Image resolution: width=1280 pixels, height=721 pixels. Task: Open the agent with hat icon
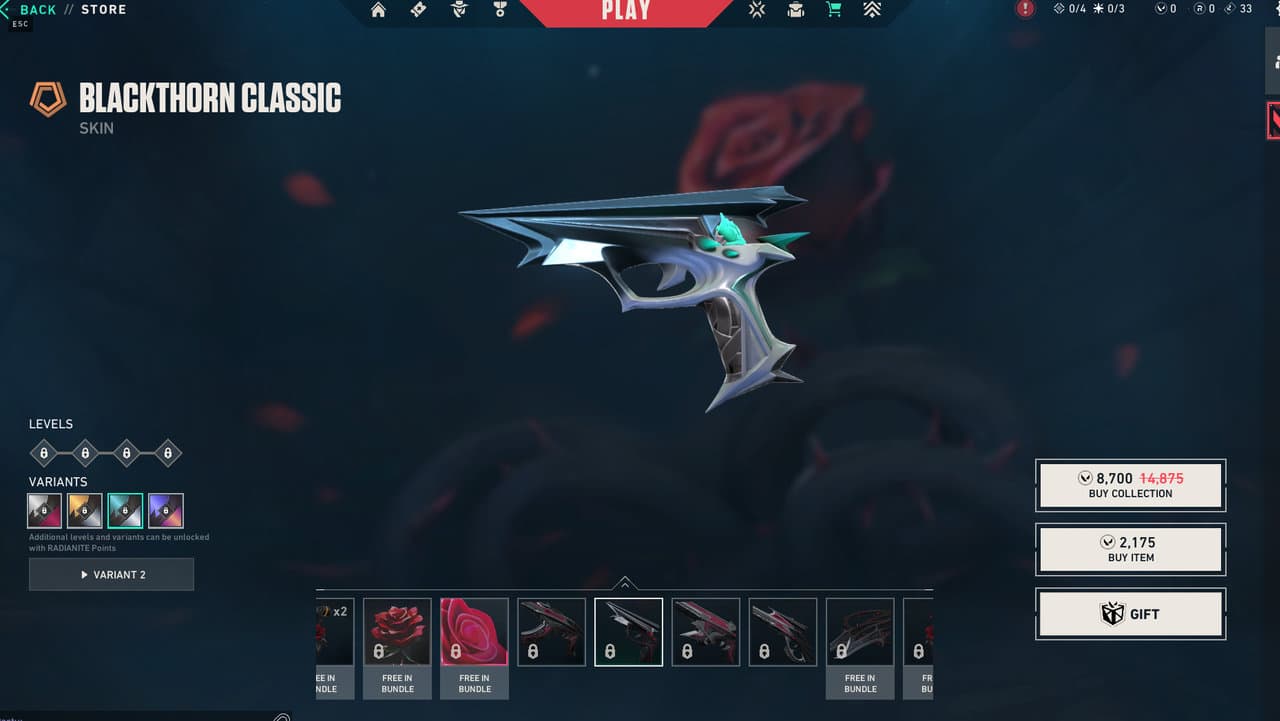coord(459,10)
